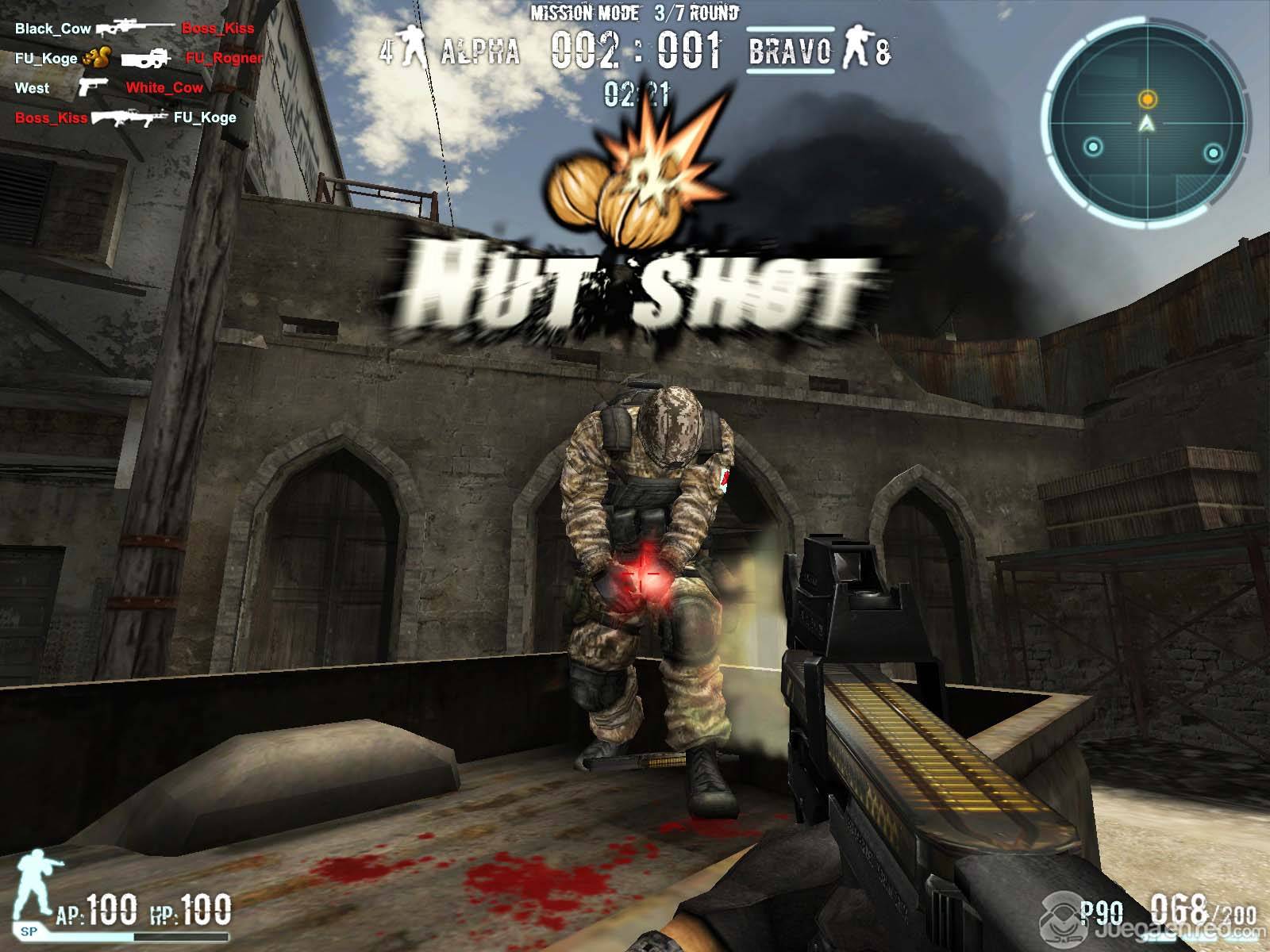Select the orange objective marker on the radar
Image resolution: width=1270 pixels, height=952 pixels.
click(x=1147, y=99)
